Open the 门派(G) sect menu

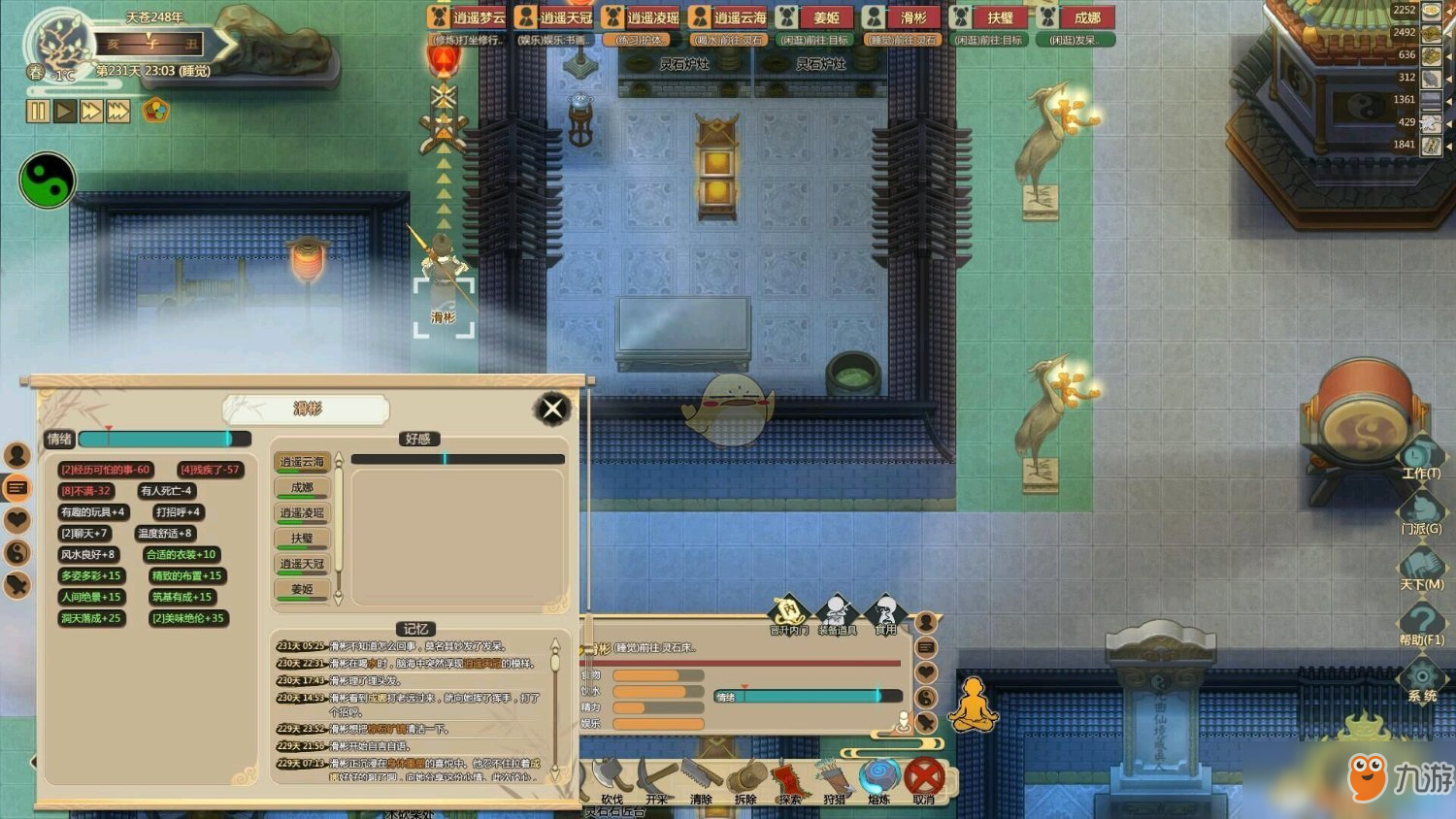[x=1421, y=511]
